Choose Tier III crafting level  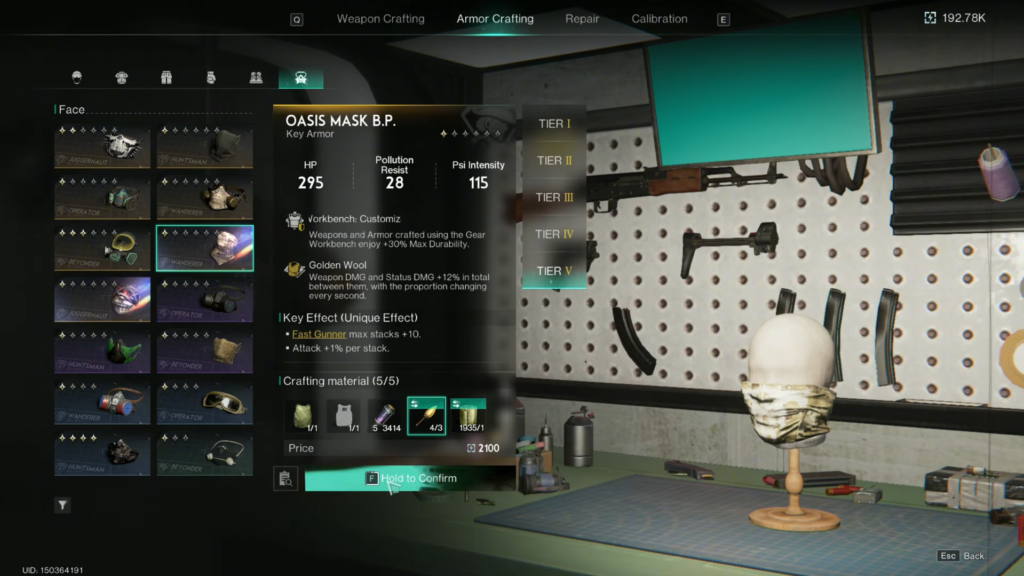click(554, 197)
